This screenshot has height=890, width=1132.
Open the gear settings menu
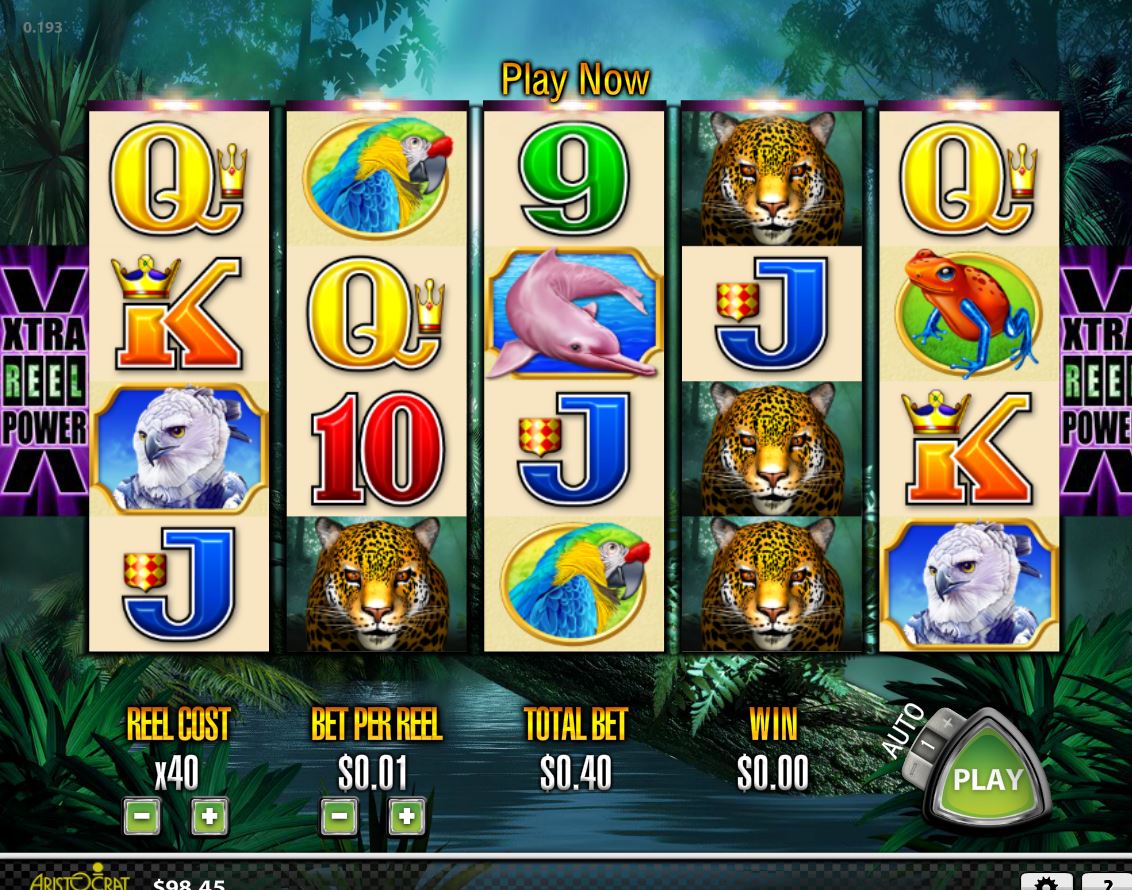pos(1046,882)
